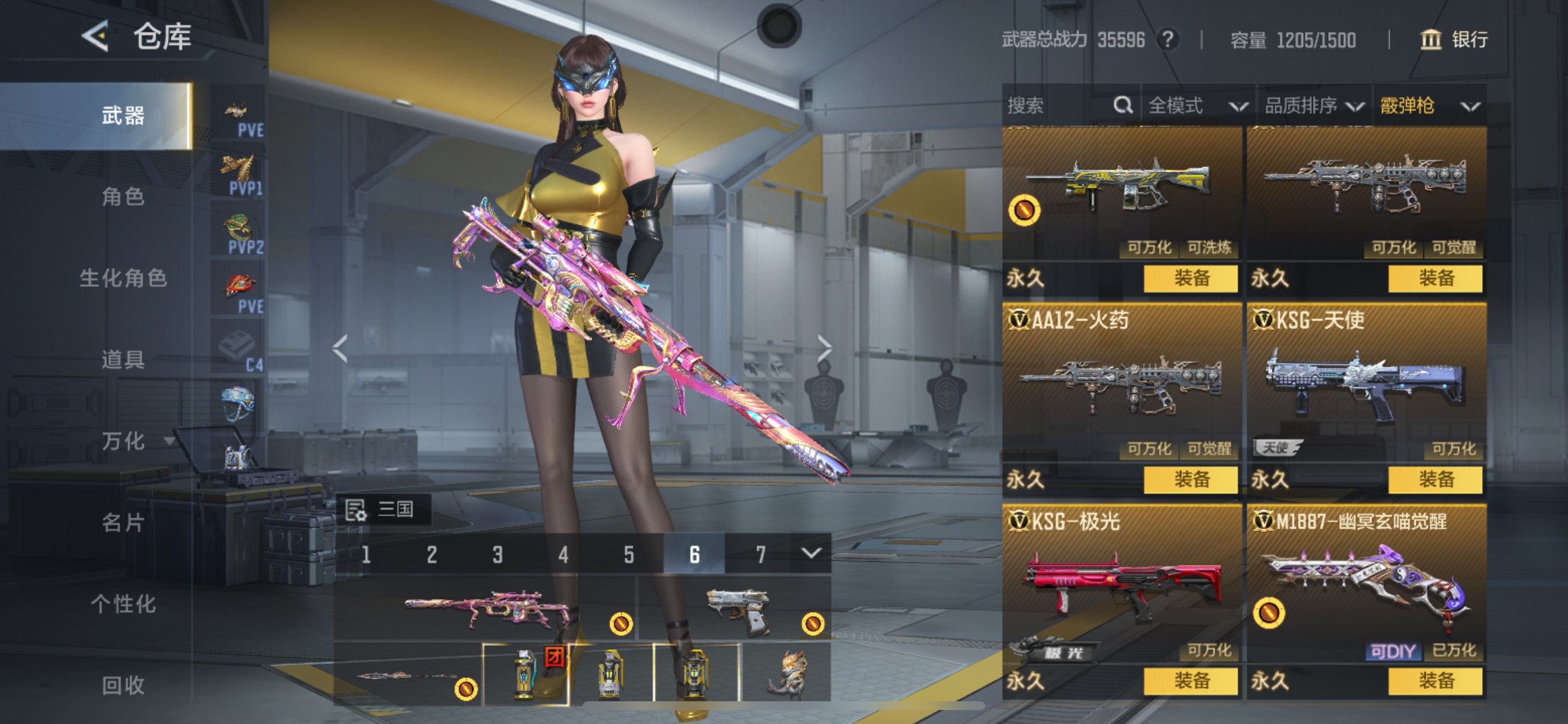Open the 银行 bank
1568x724 pixels.
click(1454, 40)
